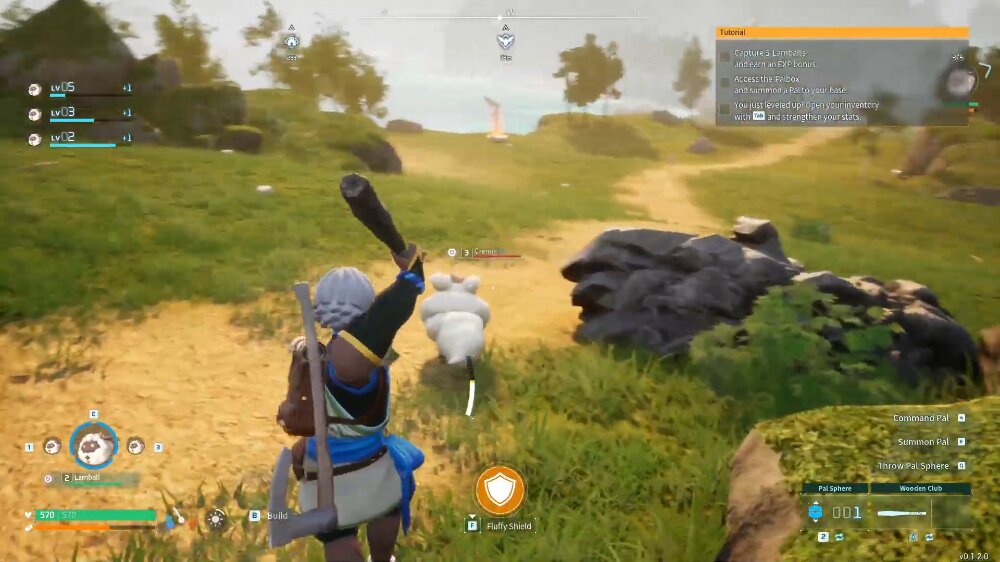Select the active Lamball portrait in the Pal wheel
The image size is (1000, 562).
click(93, 445)
